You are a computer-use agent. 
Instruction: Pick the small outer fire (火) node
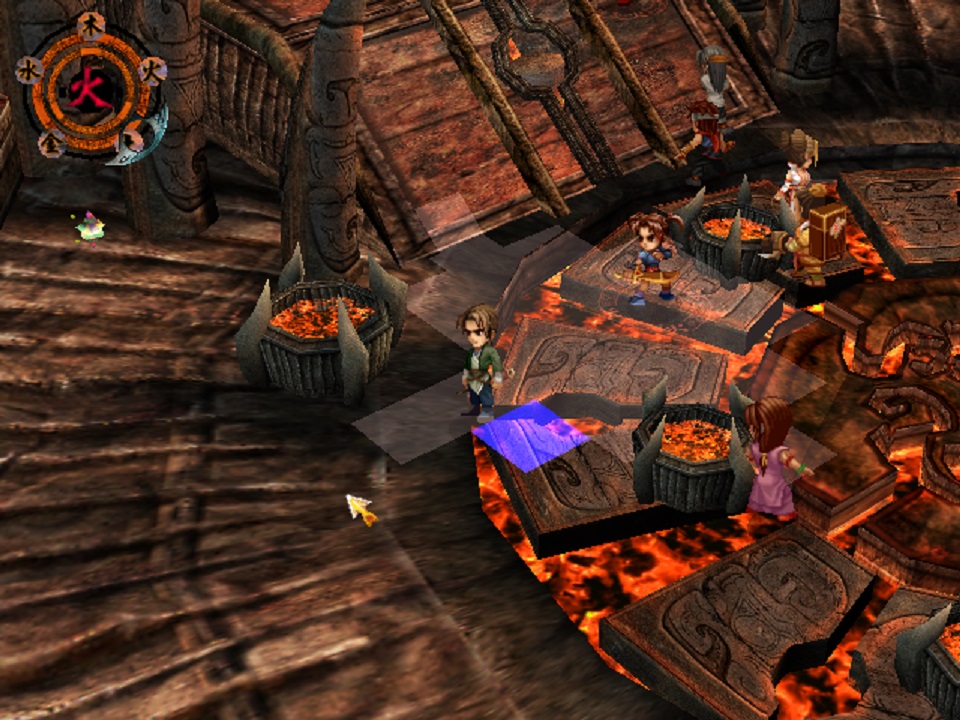click(x=152, y=68)
